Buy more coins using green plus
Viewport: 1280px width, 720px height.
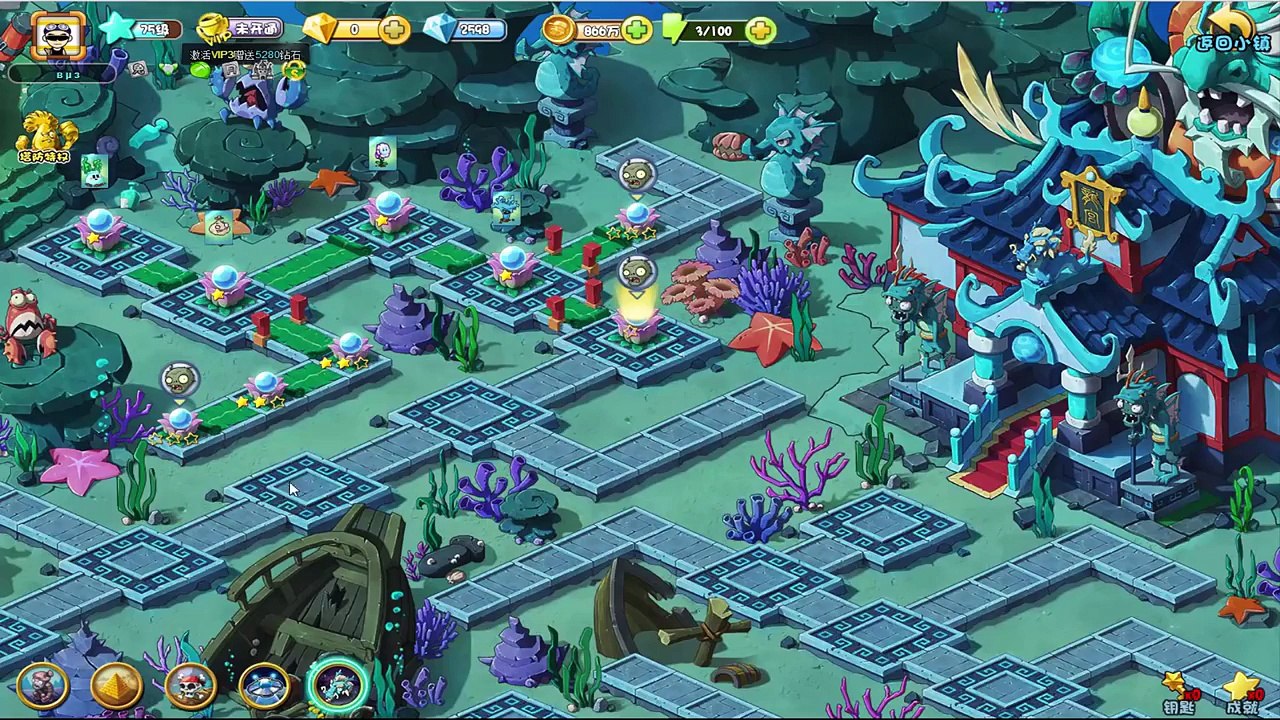tap(636, 31)
